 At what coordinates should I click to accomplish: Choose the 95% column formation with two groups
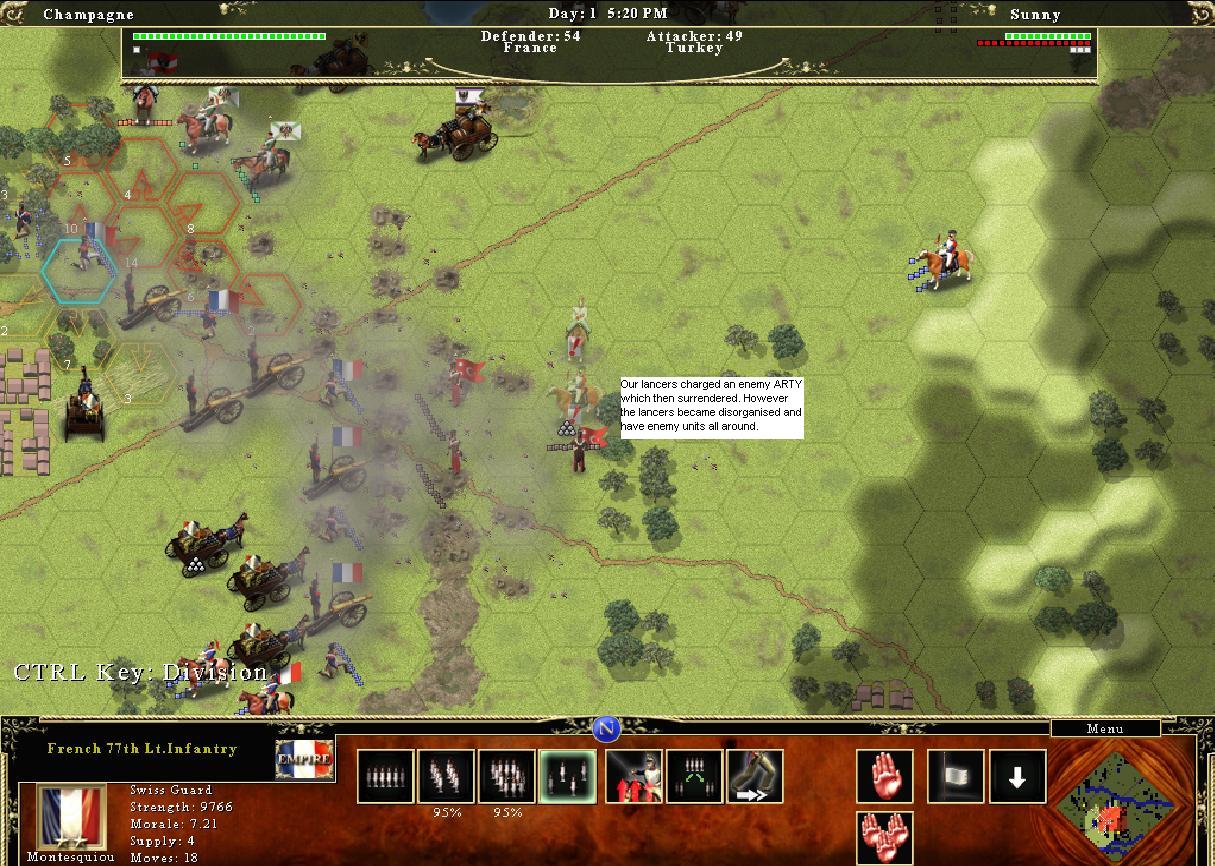[x=446, y=777]
